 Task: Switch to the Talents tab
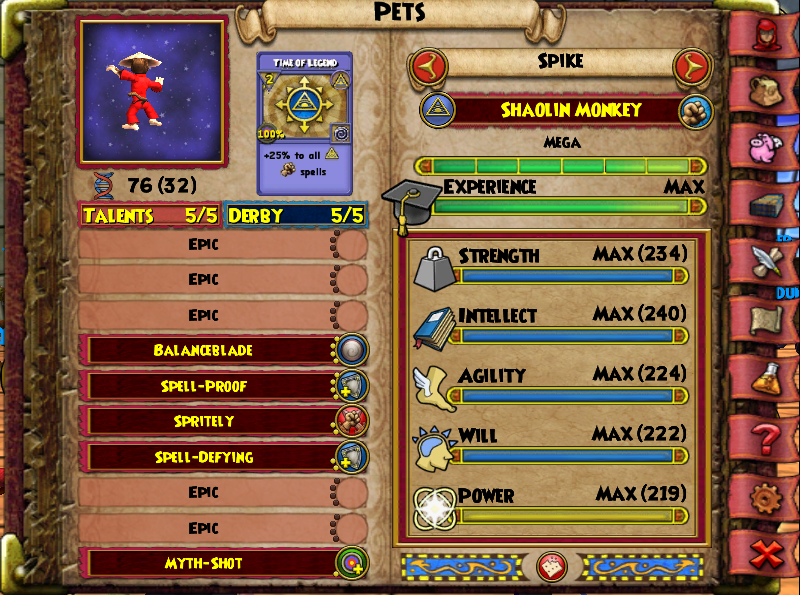click(150, 215)
